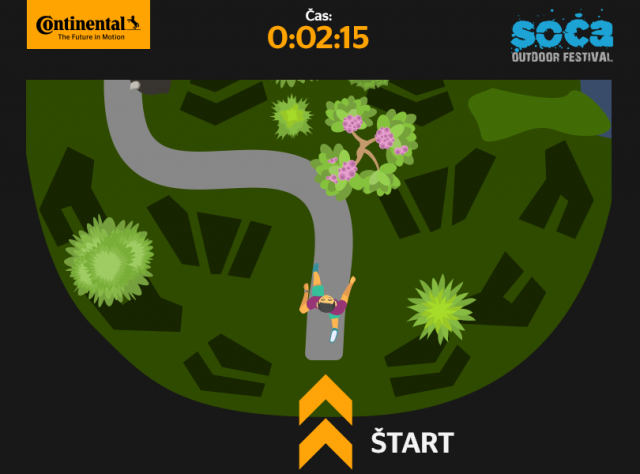The image size is (640, 474).
Task: Visit the Soča Outdoor Festival logo
Action: tap(561, 40)
